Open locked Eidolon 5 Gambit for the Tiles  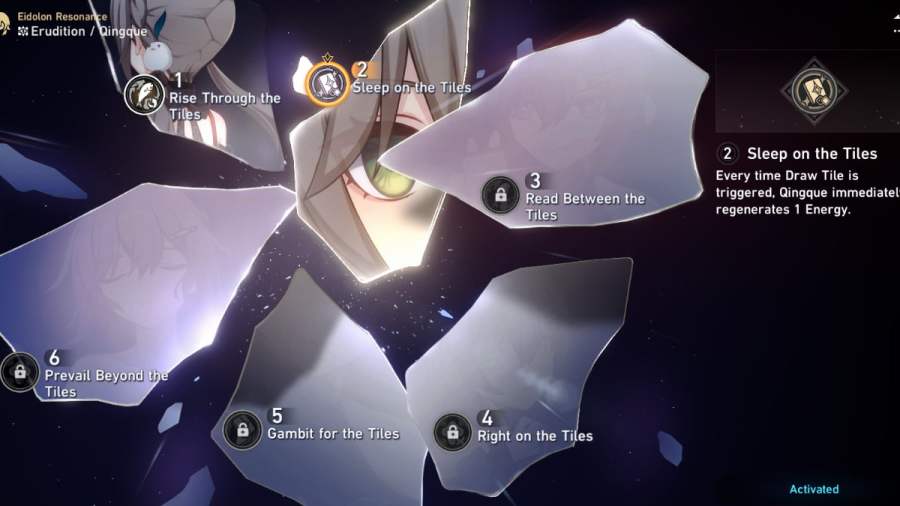242,430
